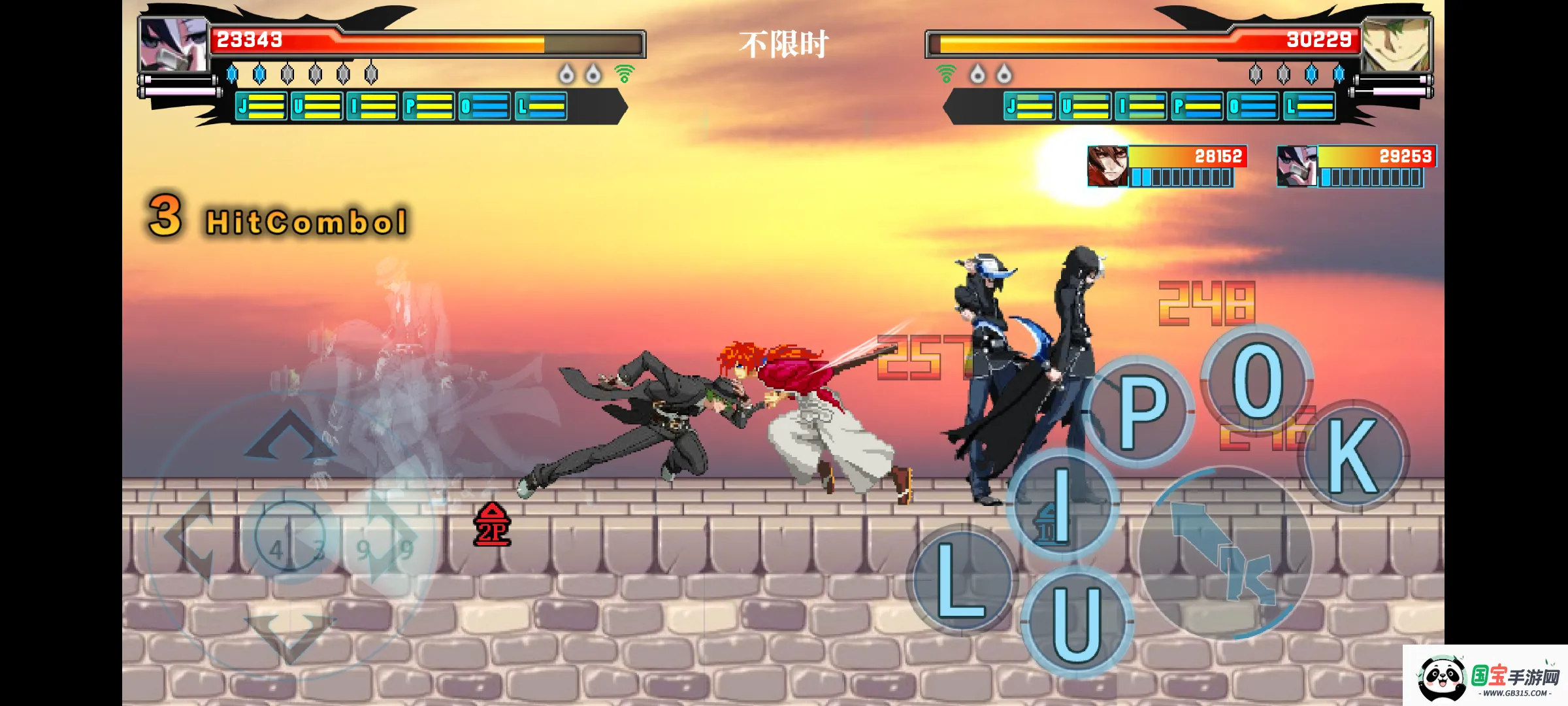The image size is (1568, 706).
Task: Activate the diagonal arrow dash button
Action: [1224, 552]
